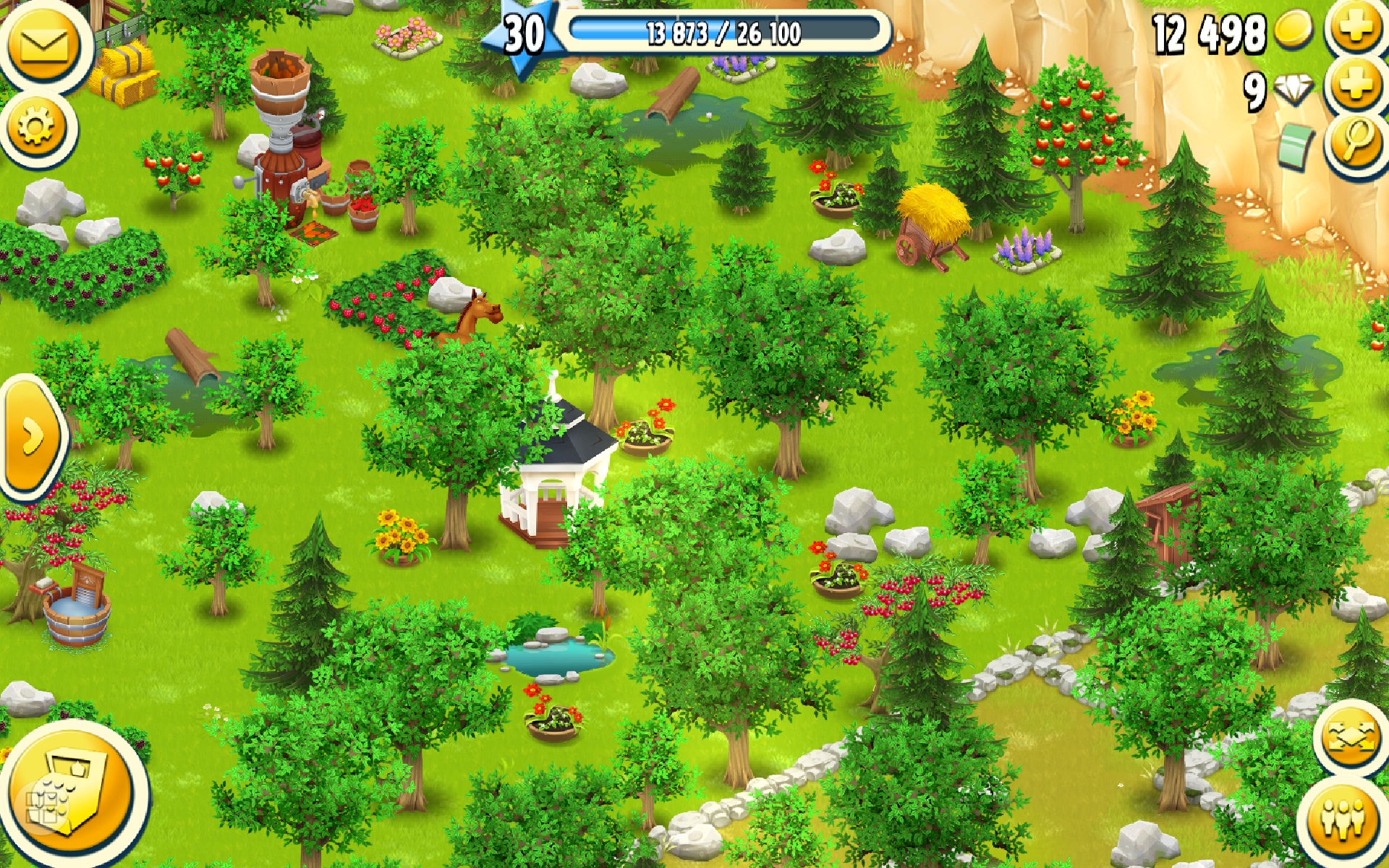Open the gear settings menu
Viewport: 1389px width, 868px height.
click(36, 129)
